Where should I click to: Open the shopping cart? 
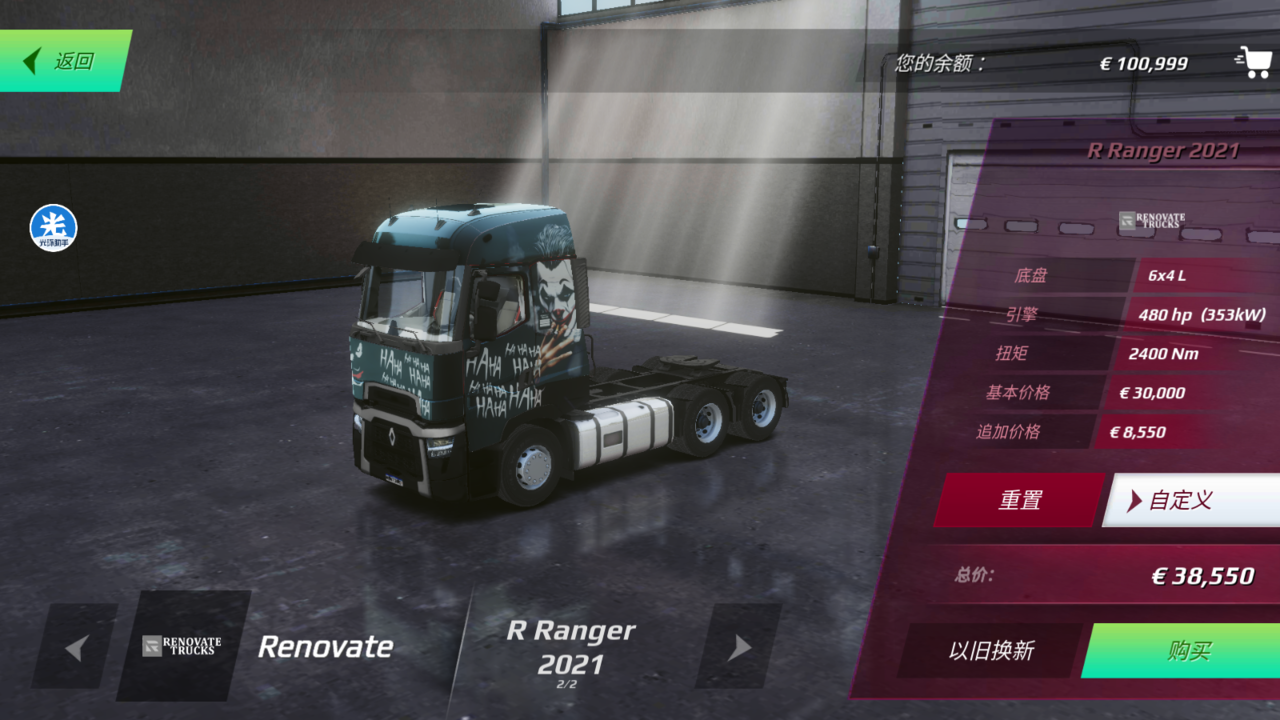pyautogui.click(x=1253, y=62)
